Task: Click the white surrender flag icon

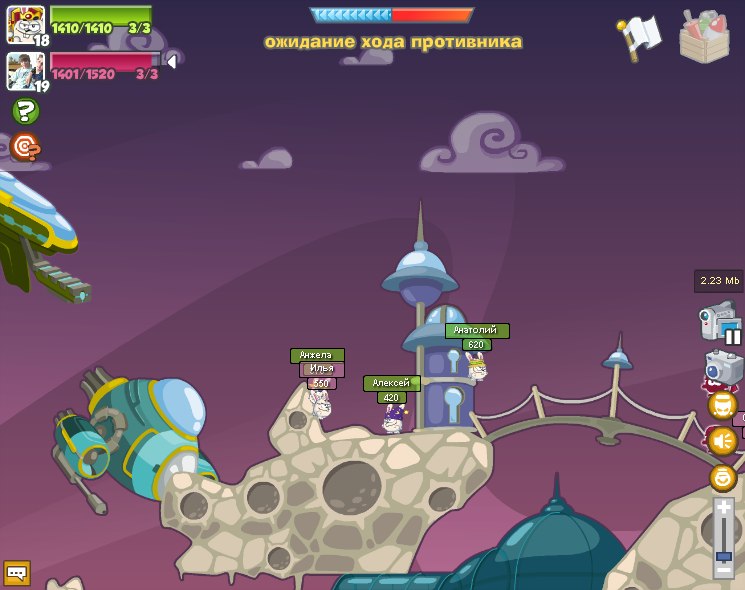Action: 640,36
